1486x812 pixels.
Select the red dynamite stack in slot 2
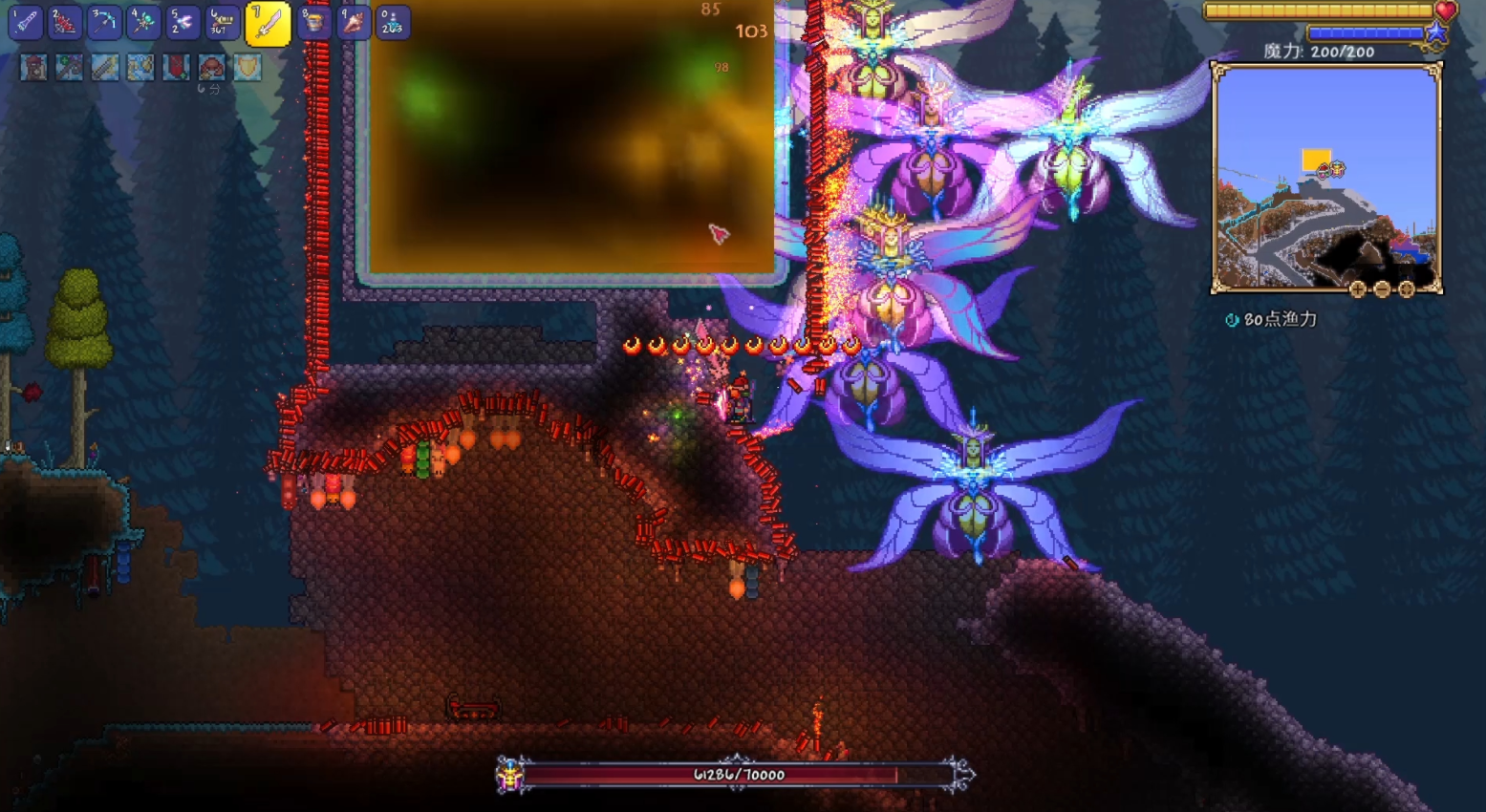coord(65,23)
